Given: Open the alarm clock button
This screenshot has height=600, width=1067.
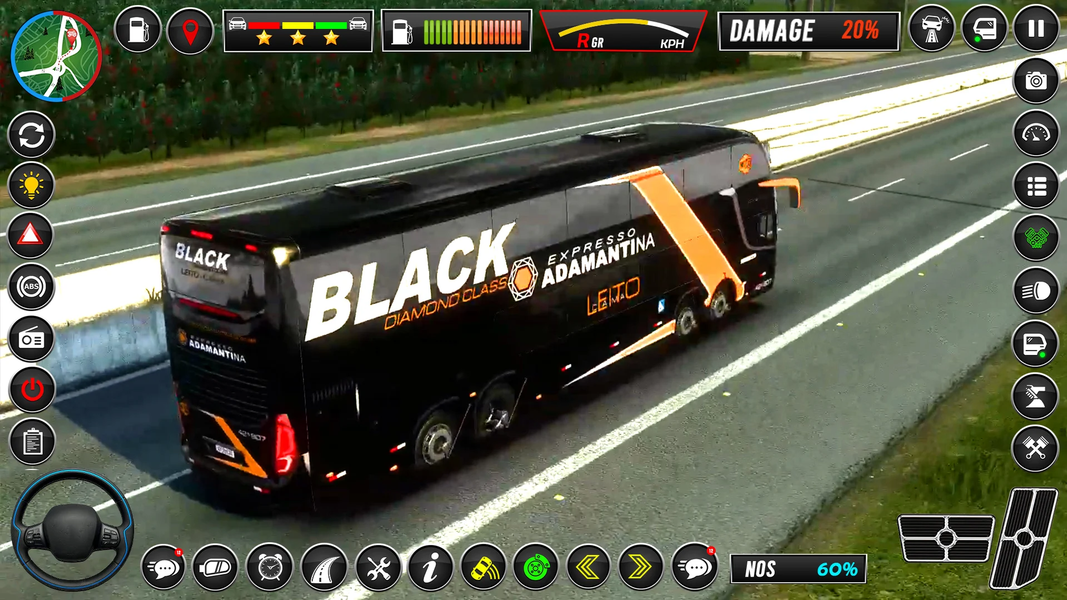Looking at the screenshot, I should coord(270,567).
